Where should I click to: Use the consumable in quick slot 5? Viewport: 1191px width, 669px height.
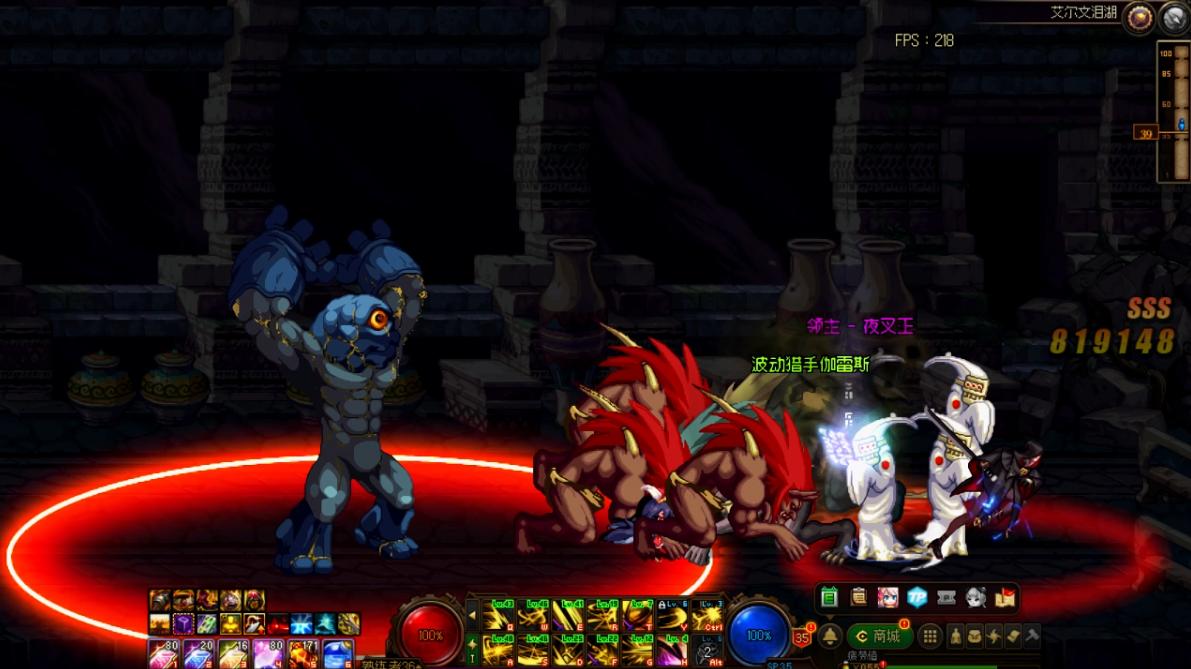point(305,656)
